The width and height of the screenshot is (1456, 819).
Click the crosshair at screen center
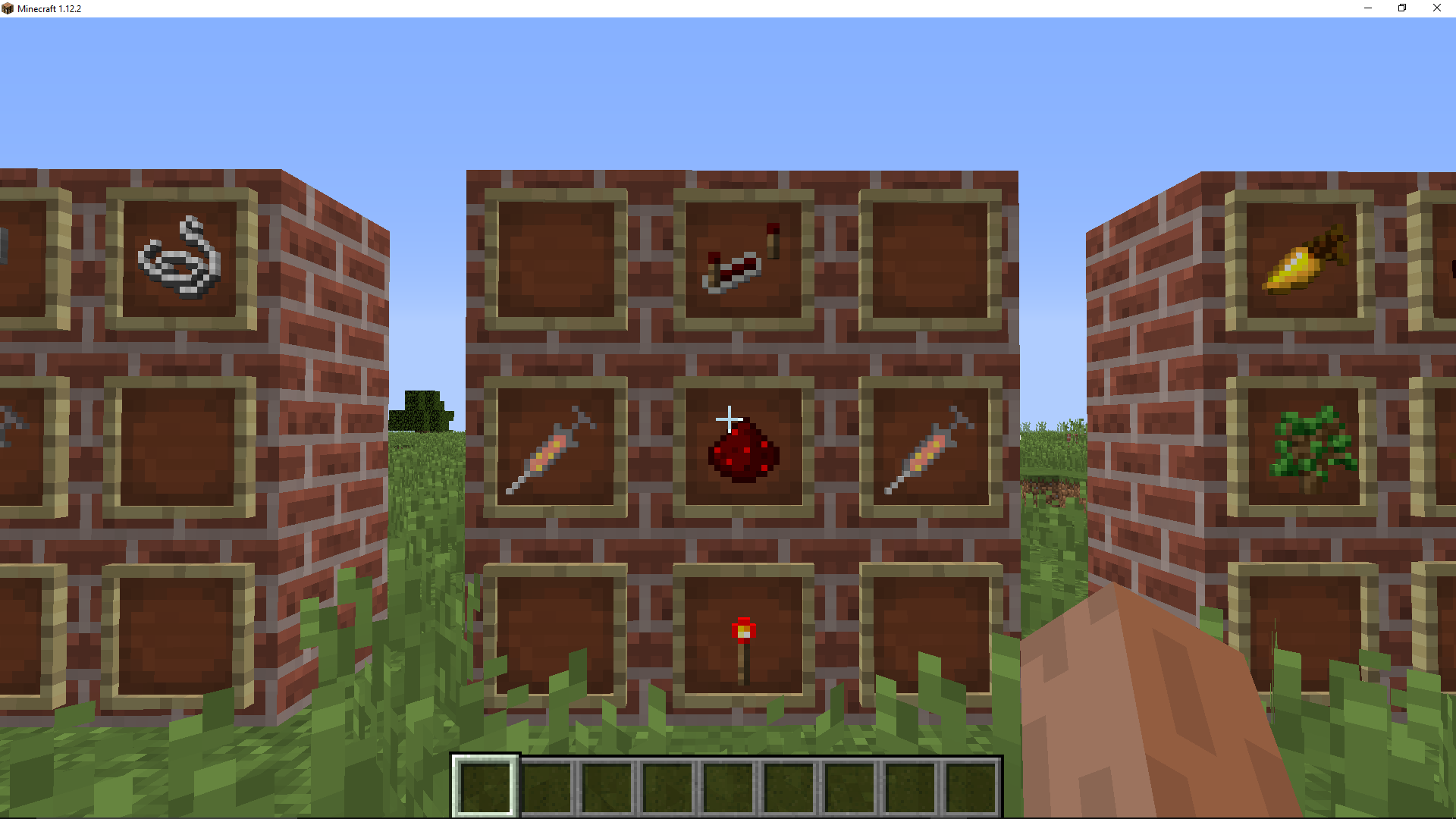tap(728, 418)
